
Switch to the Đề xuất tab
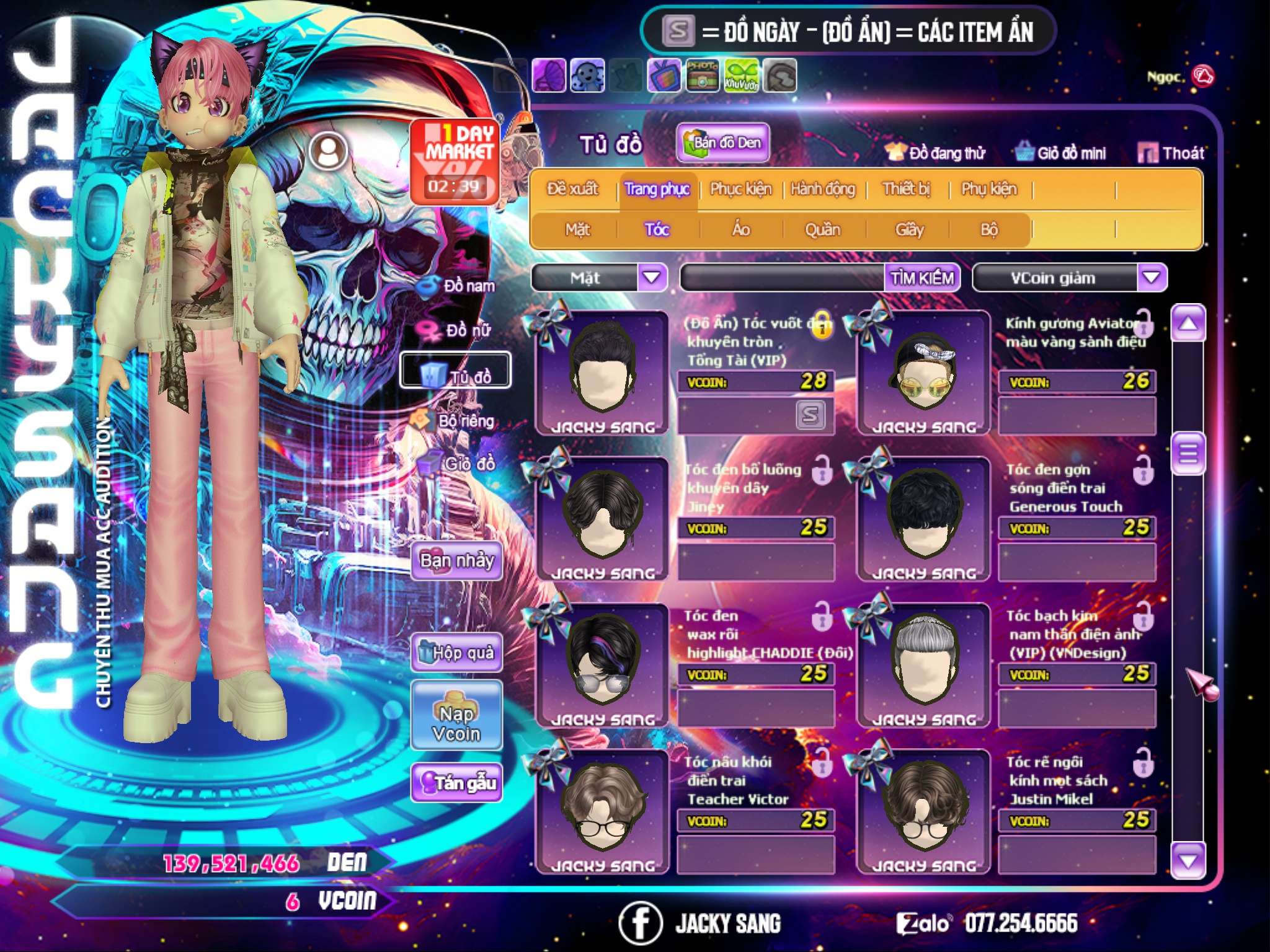(x=572, y=189)
